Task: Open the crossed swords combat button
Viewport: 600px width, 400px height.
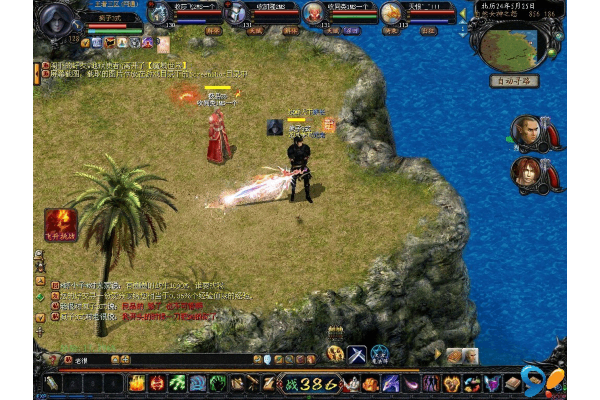Action: [x=357, y=353]
